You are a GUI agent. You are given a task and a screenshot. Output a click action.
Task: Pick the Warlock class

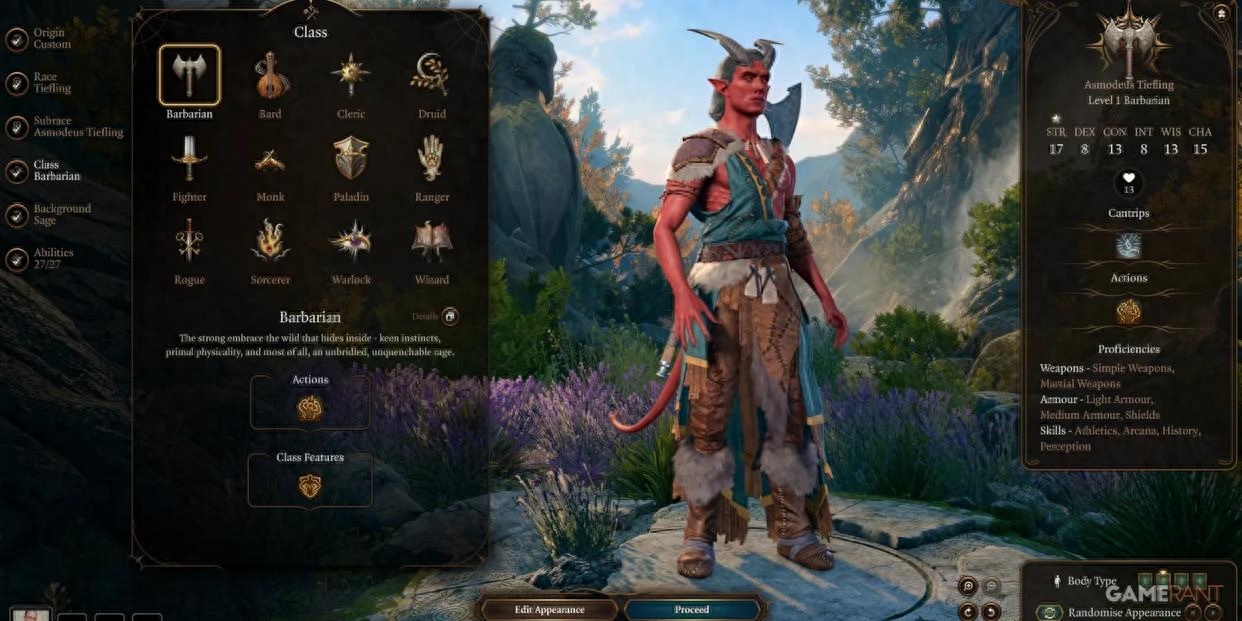[351, 242]
